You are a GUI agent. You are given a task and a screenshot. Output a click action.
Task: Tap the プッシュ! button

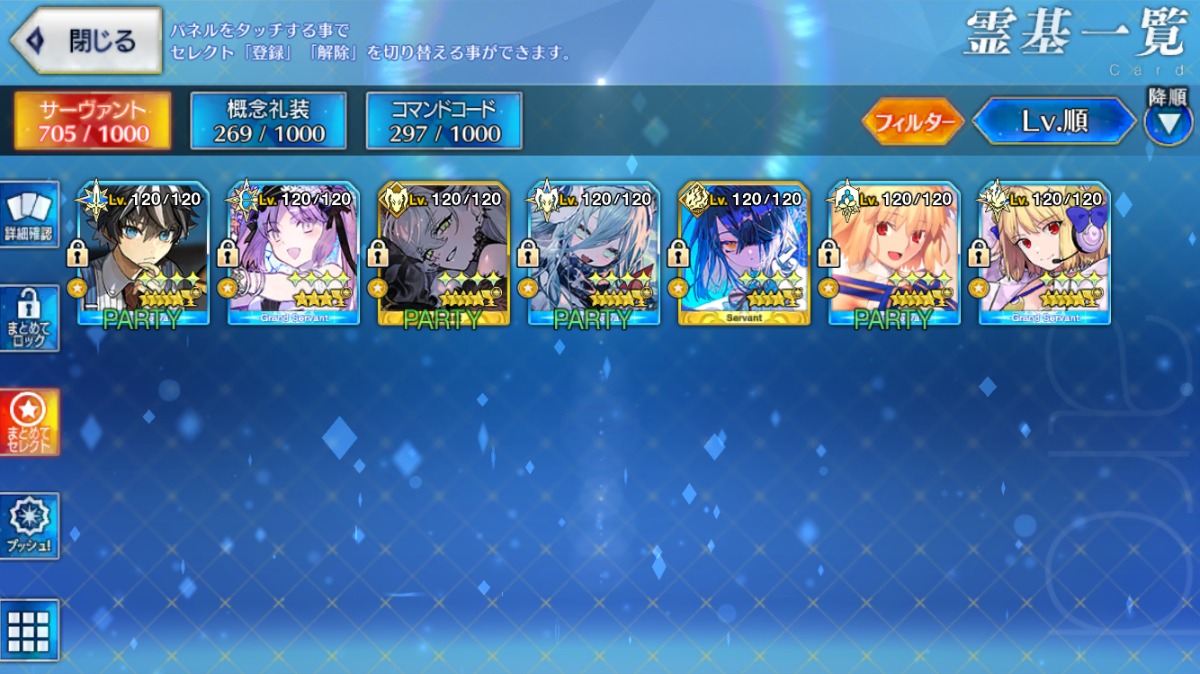point(30,526)
